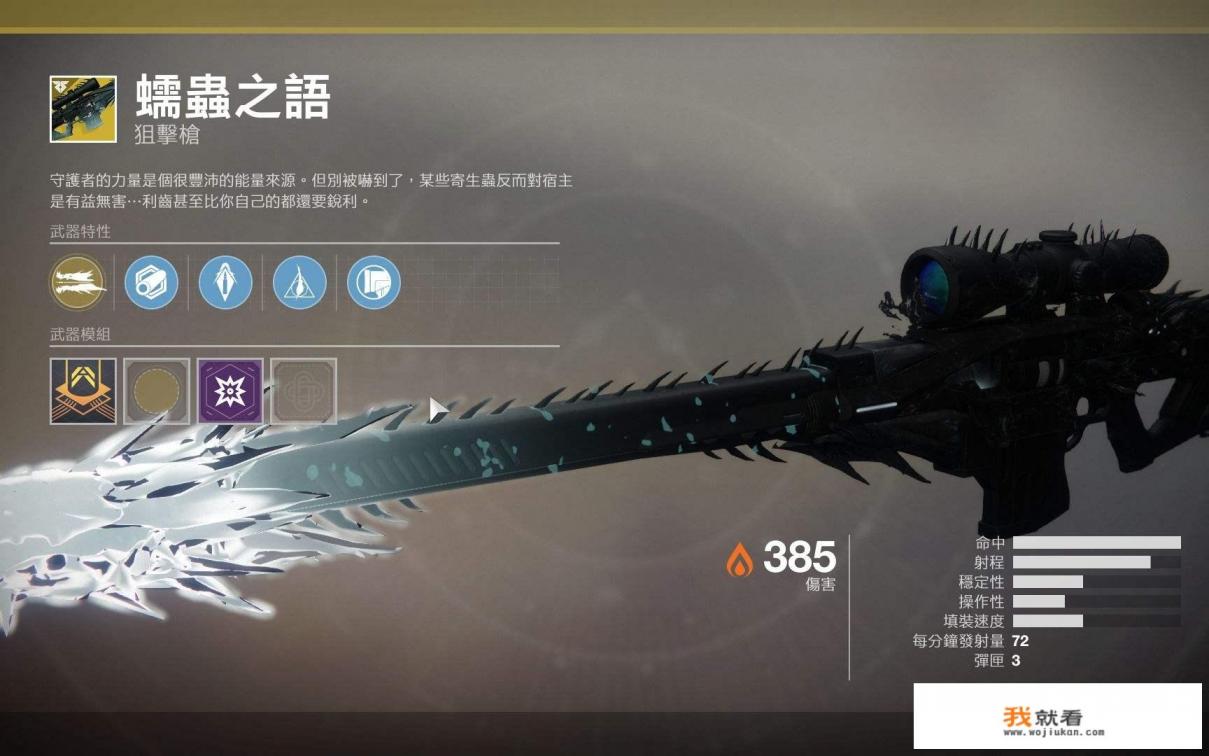Open the orange chevron infusion slot
This screenshot has height=756, width=1209.
coord(83,391)
